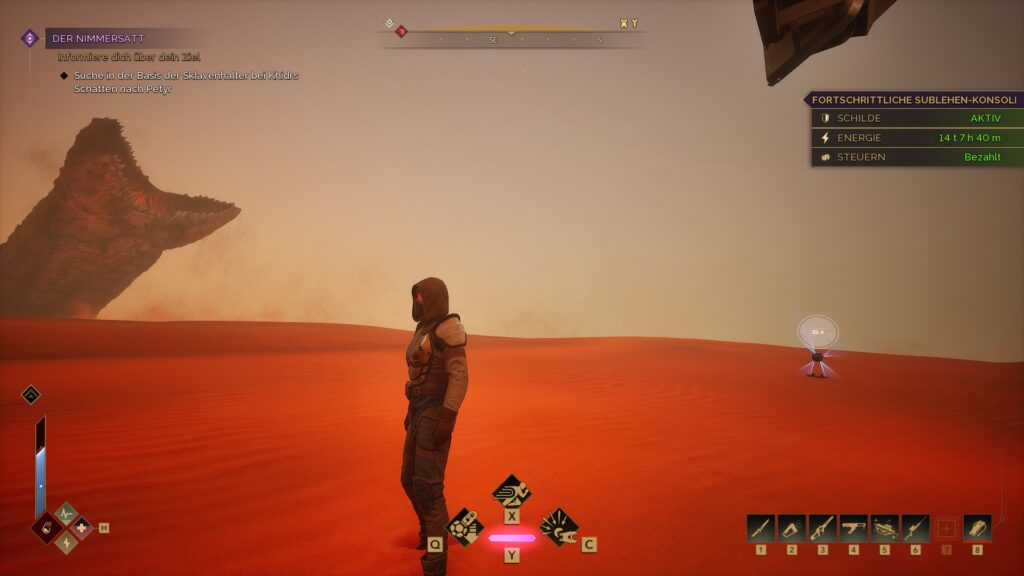Use the healing plus icon
Viewport: 1024px width, 576px height.
pyautogui.click(x=82, y=527)
